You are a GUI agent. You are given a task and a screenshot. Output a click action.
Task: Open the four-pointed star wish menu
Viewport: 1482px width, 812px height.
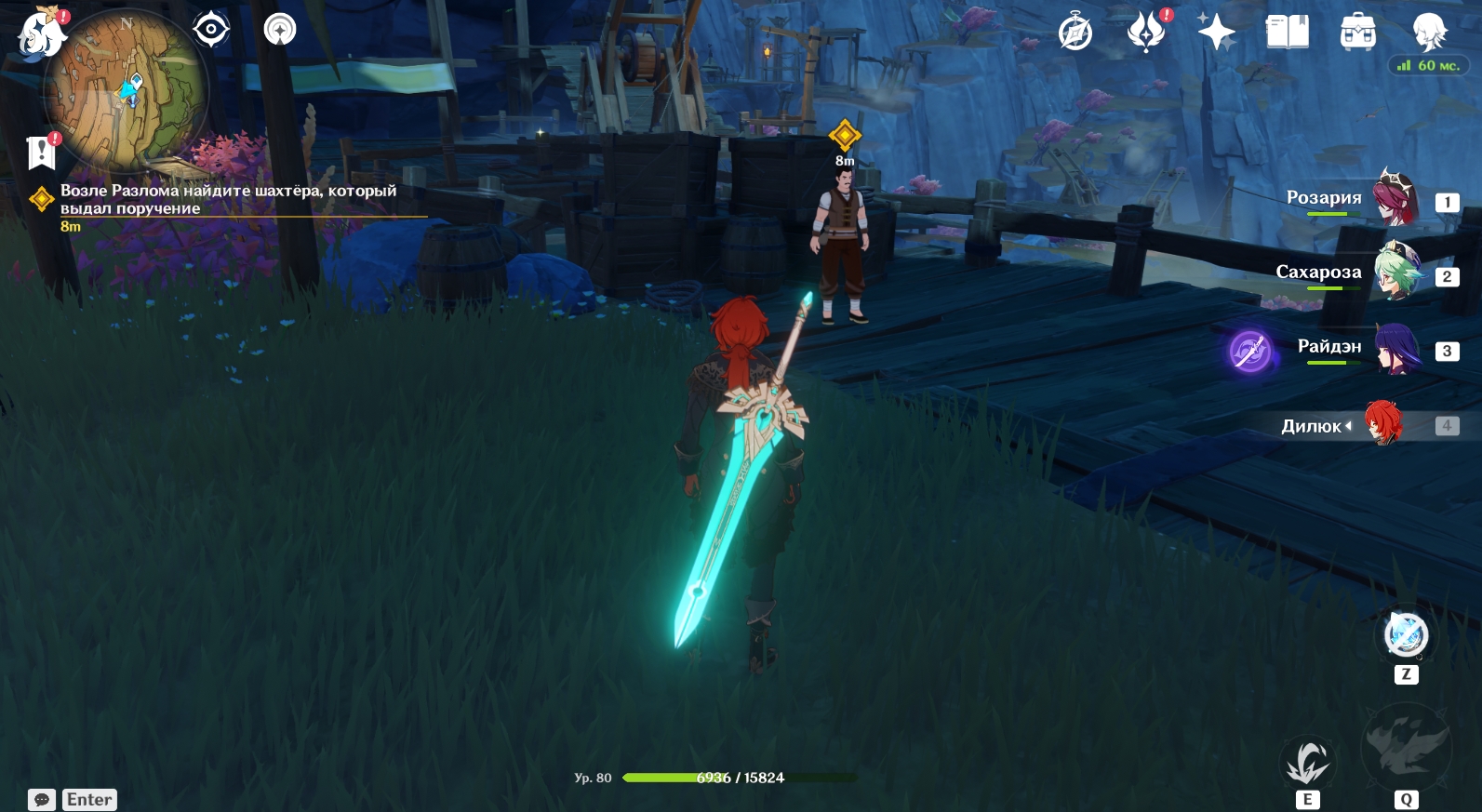pos(1216,33)
